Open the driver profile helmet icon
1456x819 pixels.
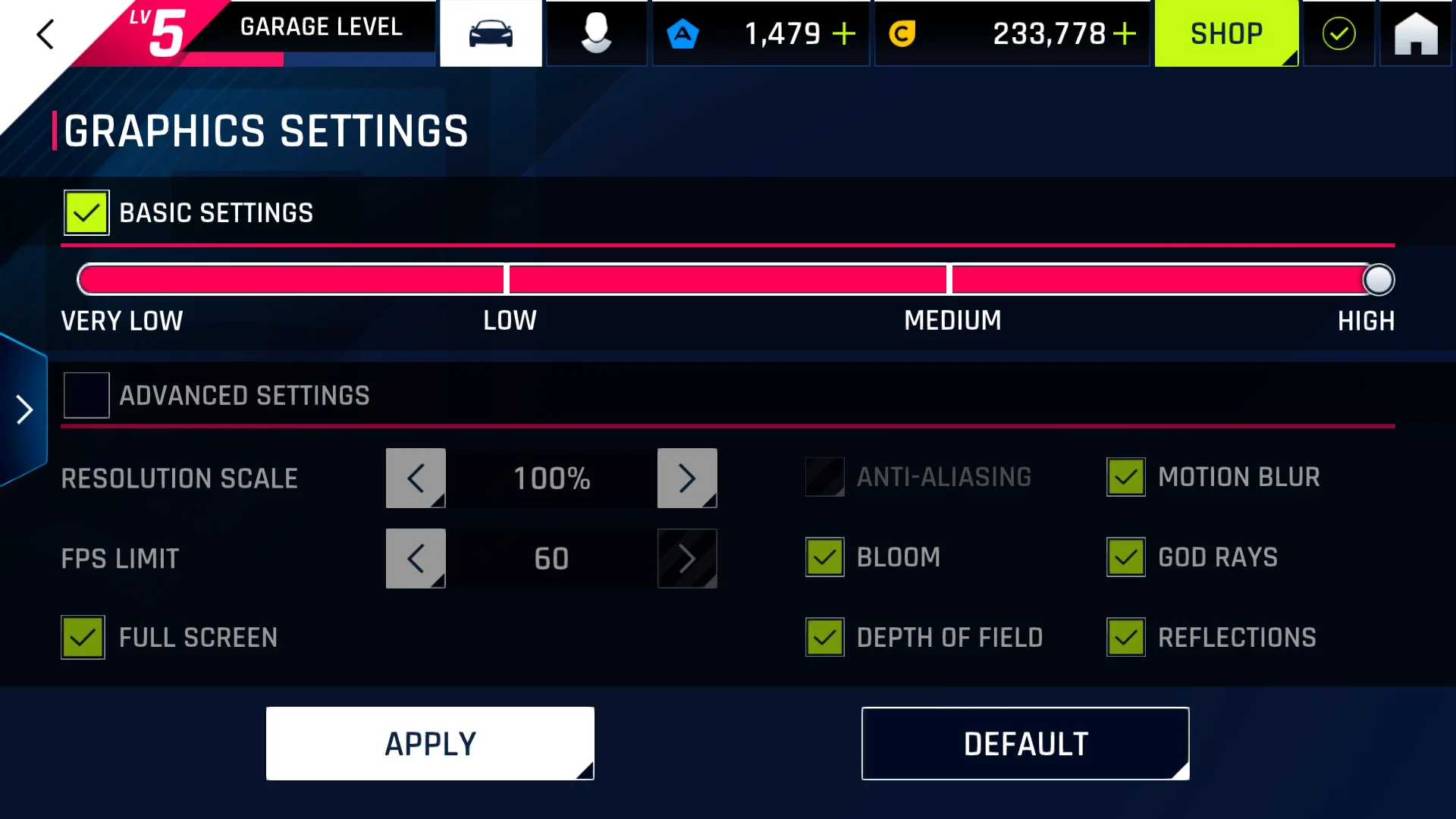tap(596, 34)
